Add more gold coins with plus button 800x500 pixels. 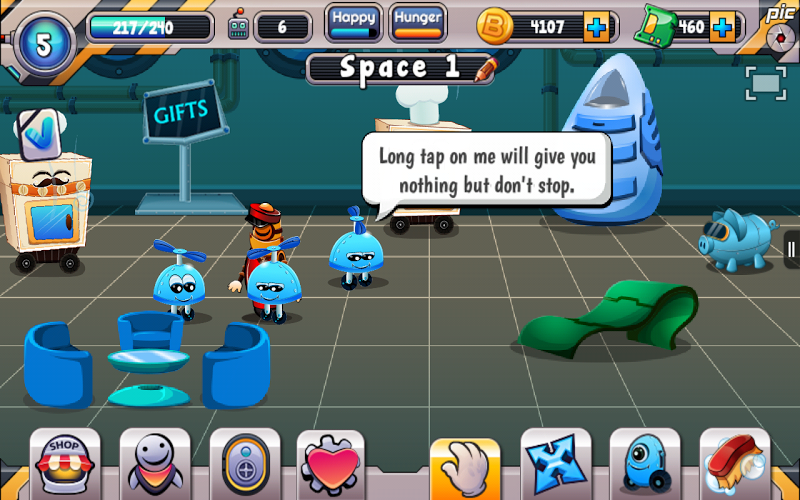click(x=597, y=27)
